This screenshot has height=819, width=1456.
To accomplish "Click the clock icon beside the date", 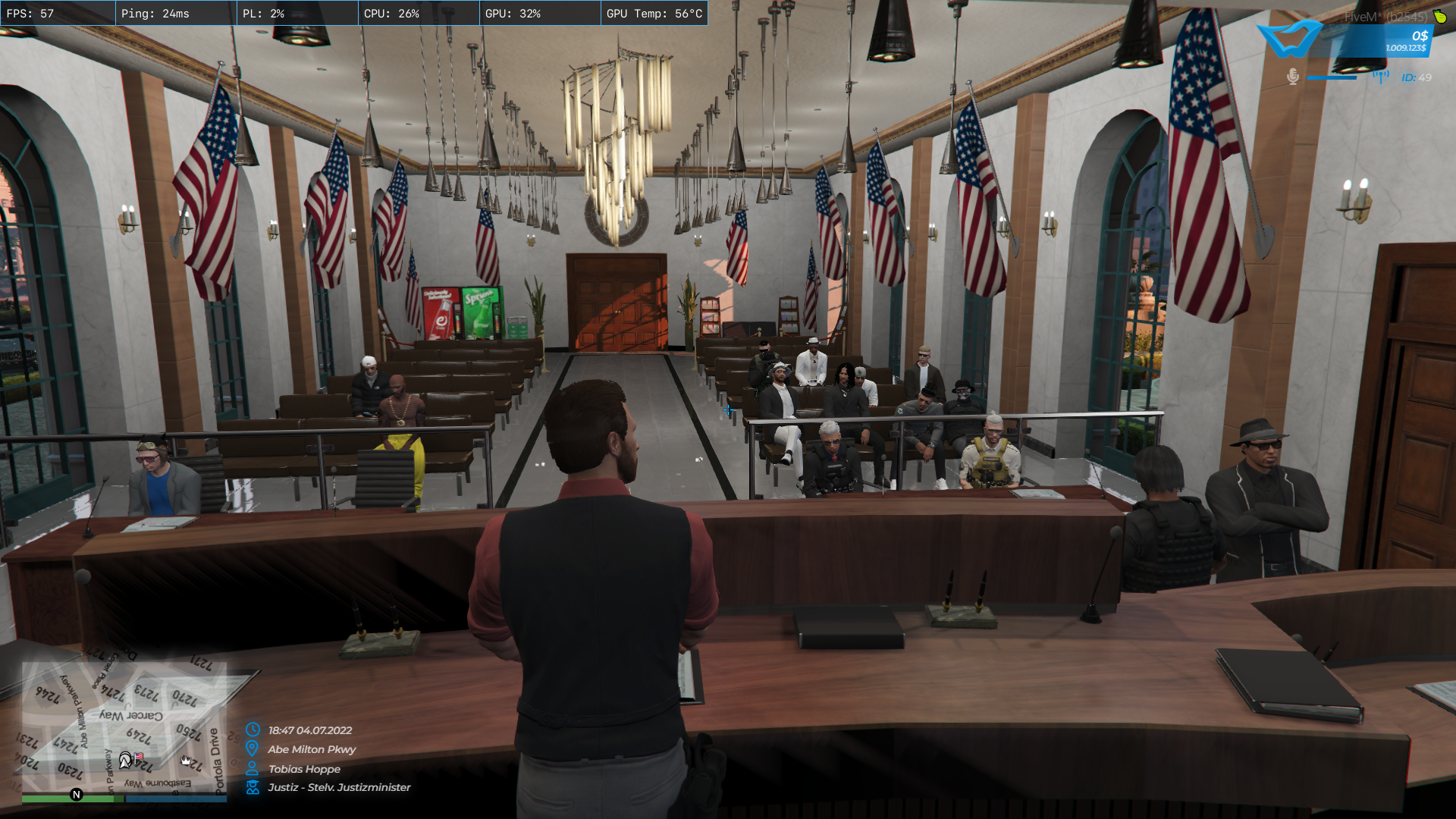I will point(253,730).
